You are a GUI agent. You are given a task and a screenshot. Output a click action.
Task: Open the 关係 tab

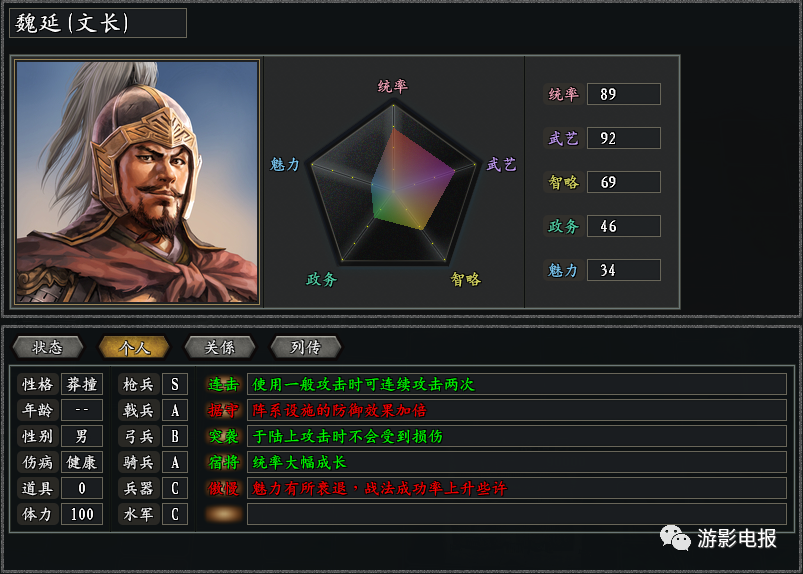(220, 347)
